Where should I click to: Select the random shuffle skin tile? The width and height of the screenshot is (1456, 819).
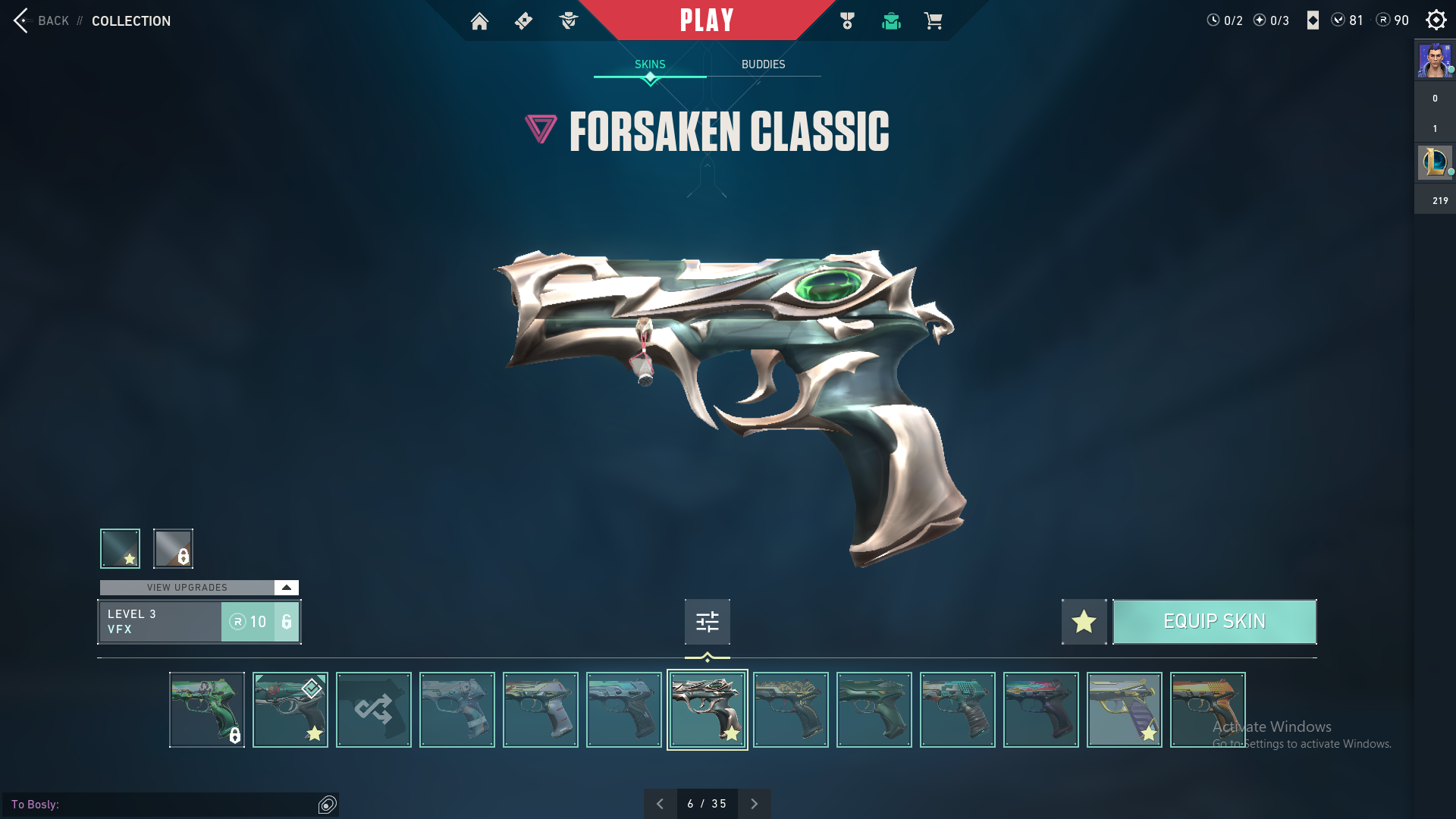(374, 710)
